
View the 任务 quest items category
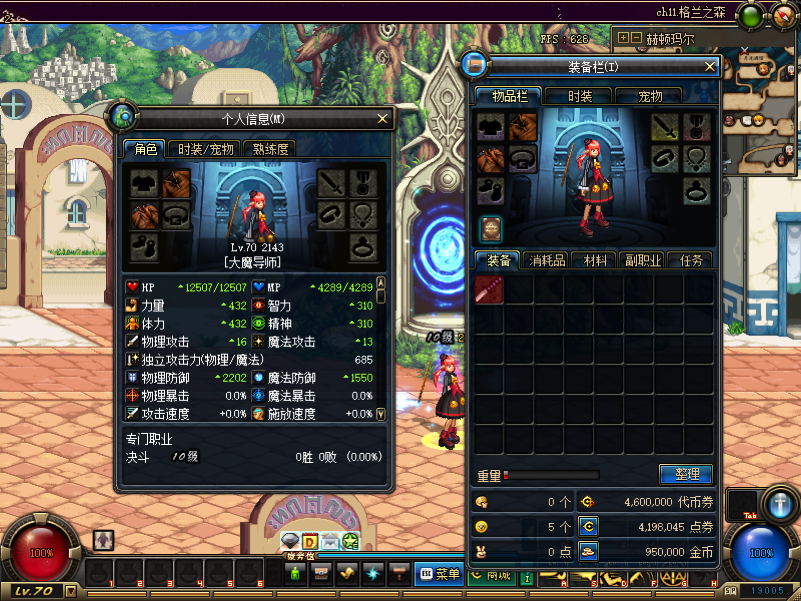pyautogui.click(x=692, y=260)
